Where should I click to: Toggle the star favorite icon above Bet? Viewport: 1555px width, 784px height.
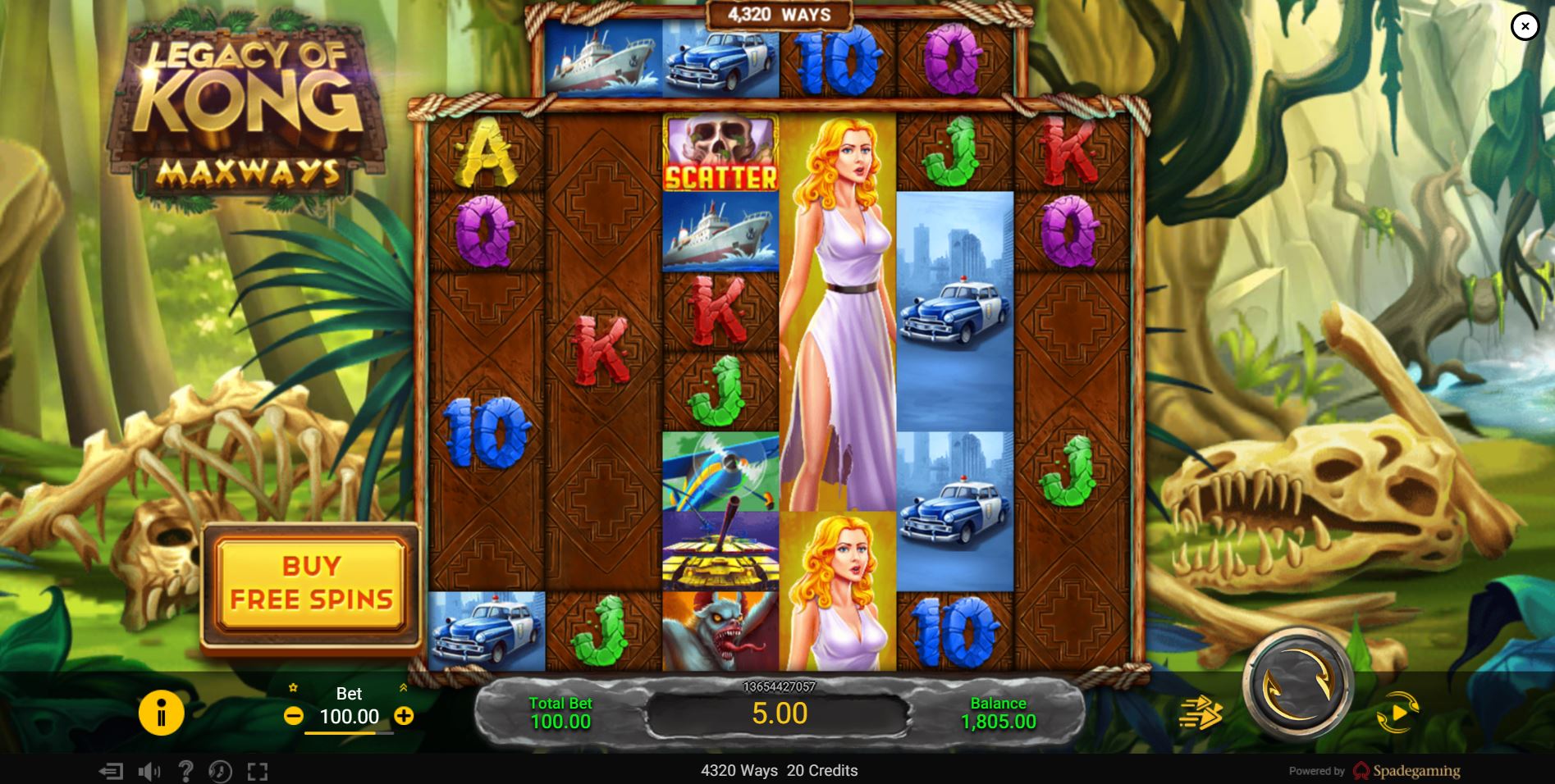(293, 687)
